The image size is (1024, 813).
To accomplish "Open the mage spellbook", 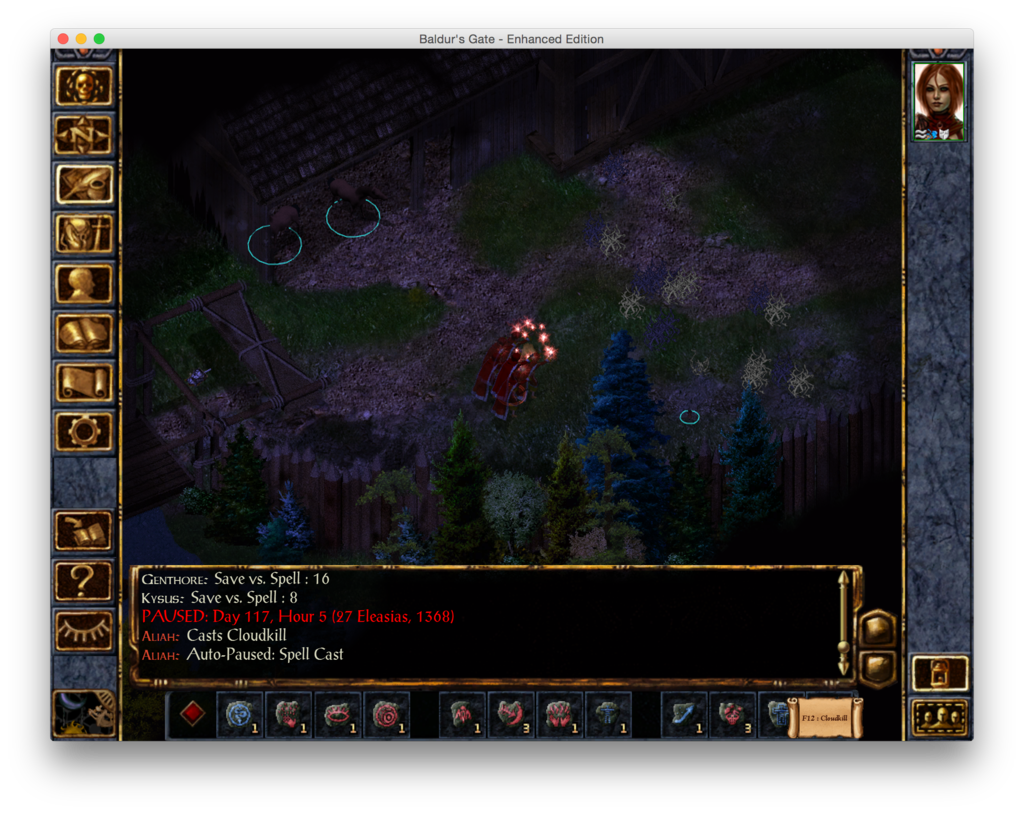I will [x=84, y=333].
